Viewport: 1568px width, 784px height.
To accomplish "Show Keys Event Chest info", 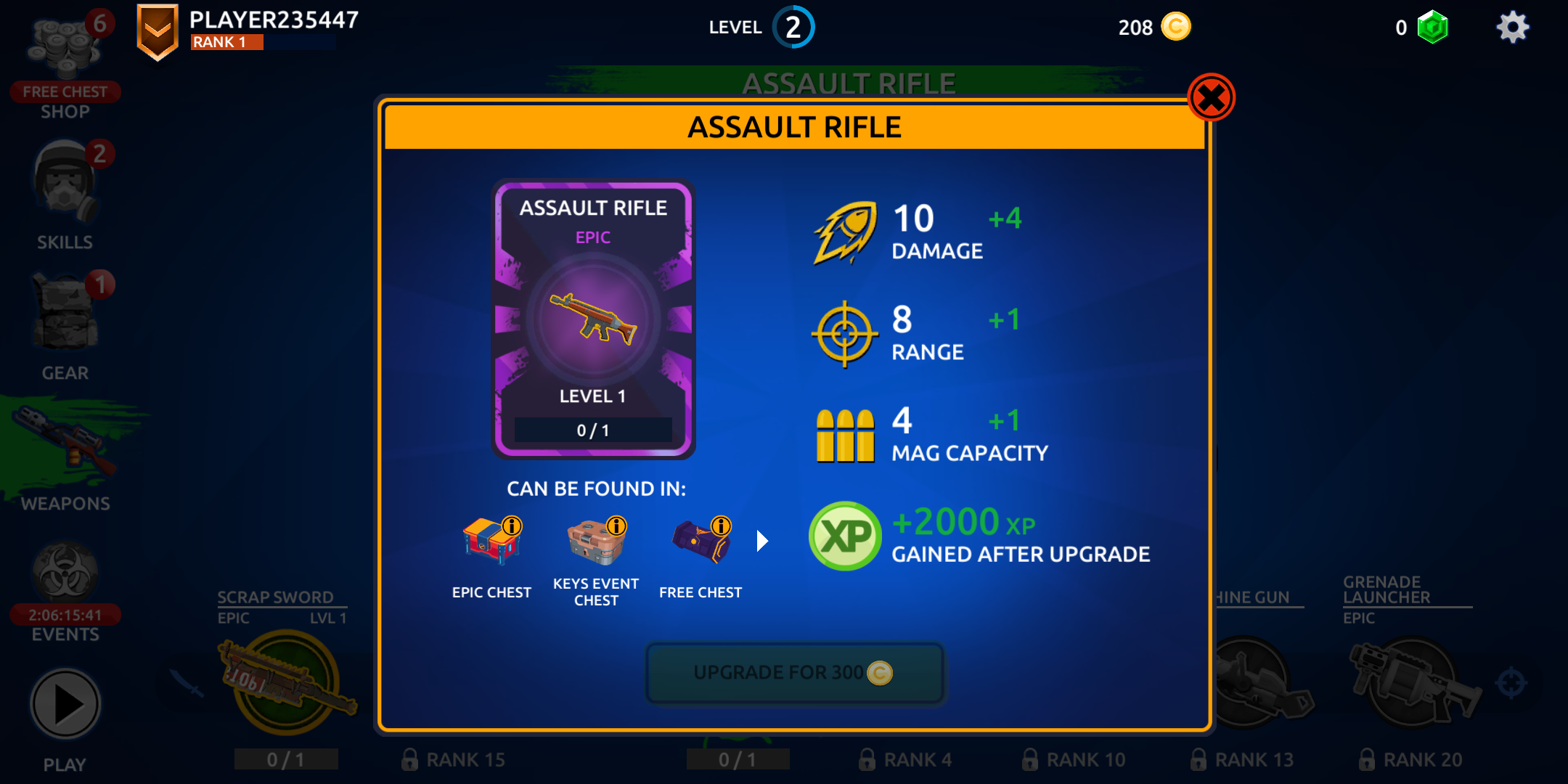I will coord(616,526).
